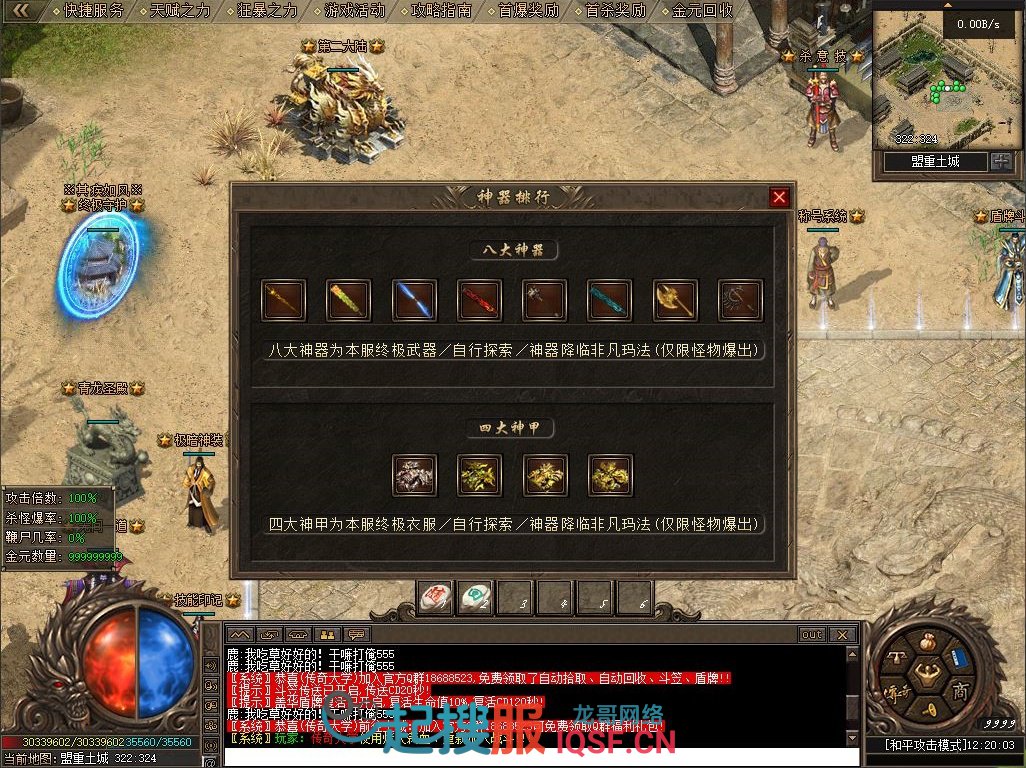Select the teal sword artifact weapon
This screenshot has width=1026, height=768.
pyautogui.click(x=609, y=300)
